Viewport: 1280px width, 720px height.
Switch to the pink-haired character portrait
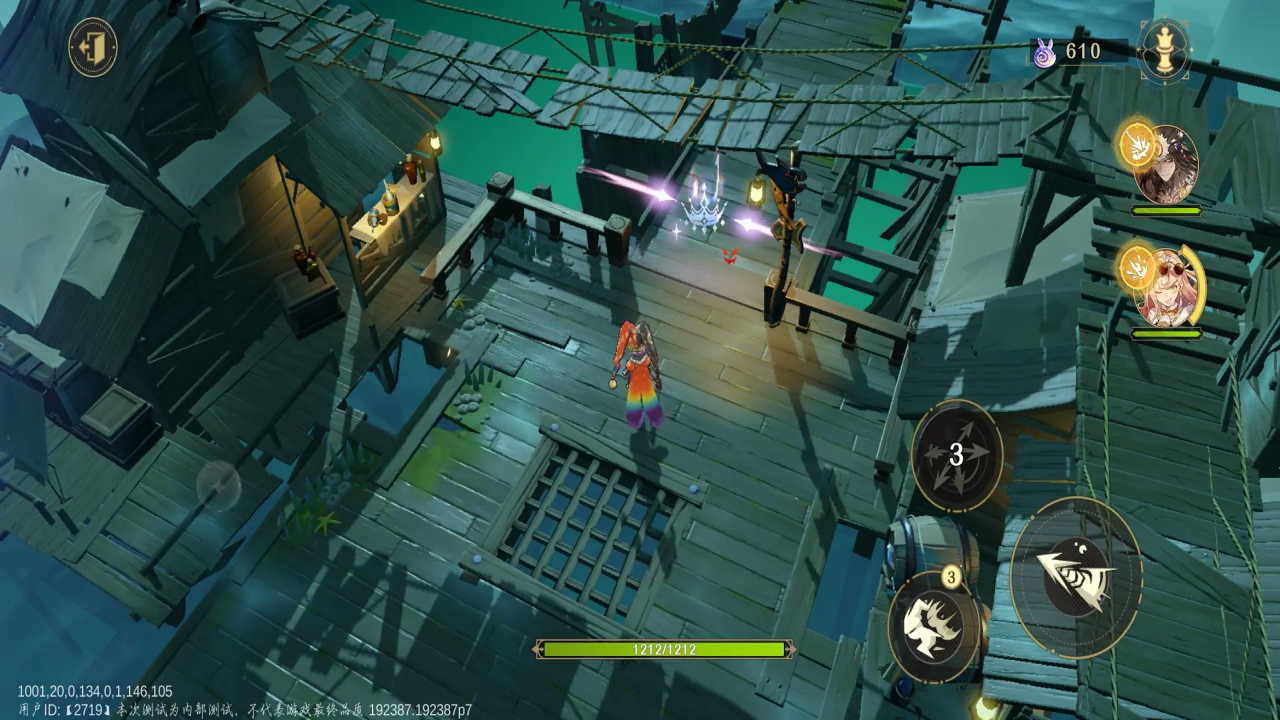(1166, 287)
